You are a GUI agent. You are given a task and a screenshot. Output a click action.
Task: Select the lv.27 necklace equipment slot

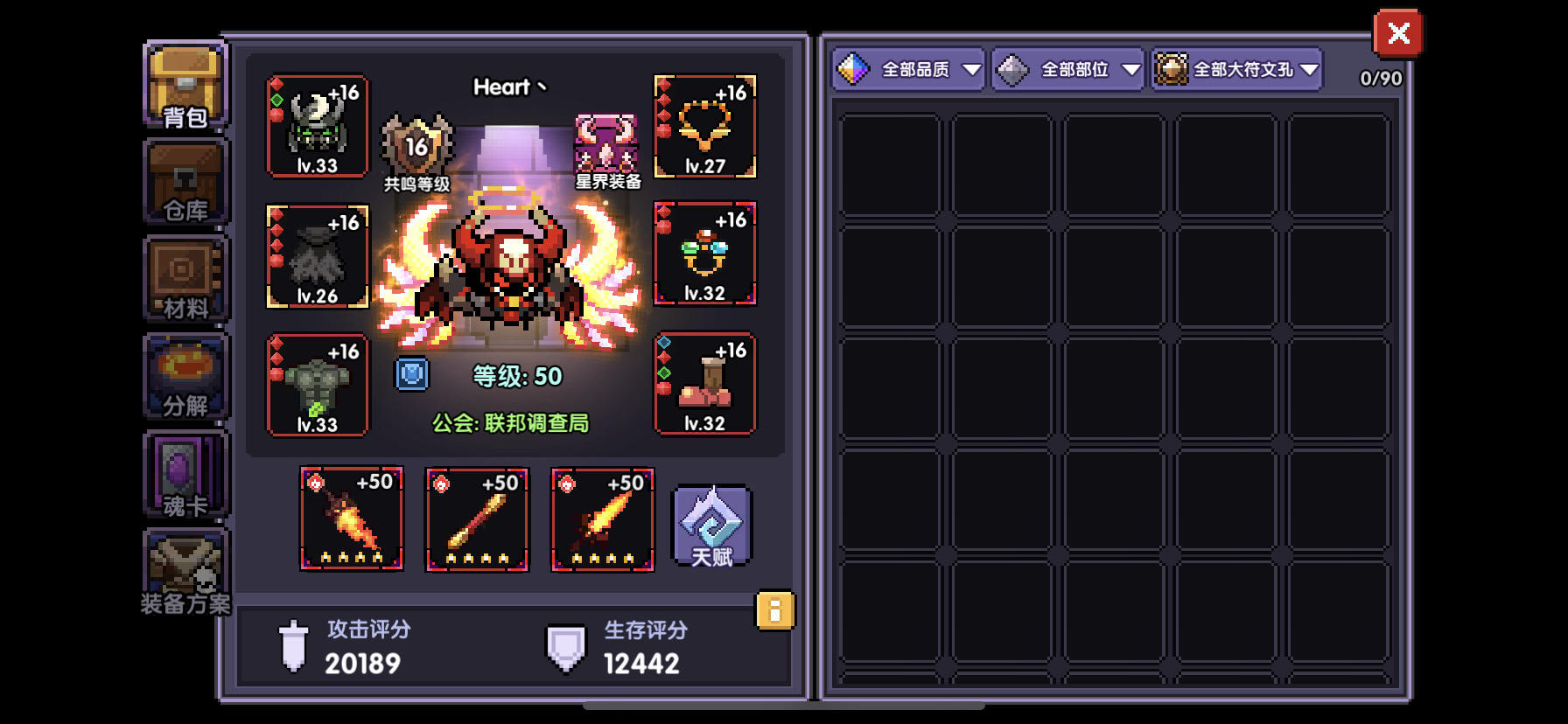point(705,127)
